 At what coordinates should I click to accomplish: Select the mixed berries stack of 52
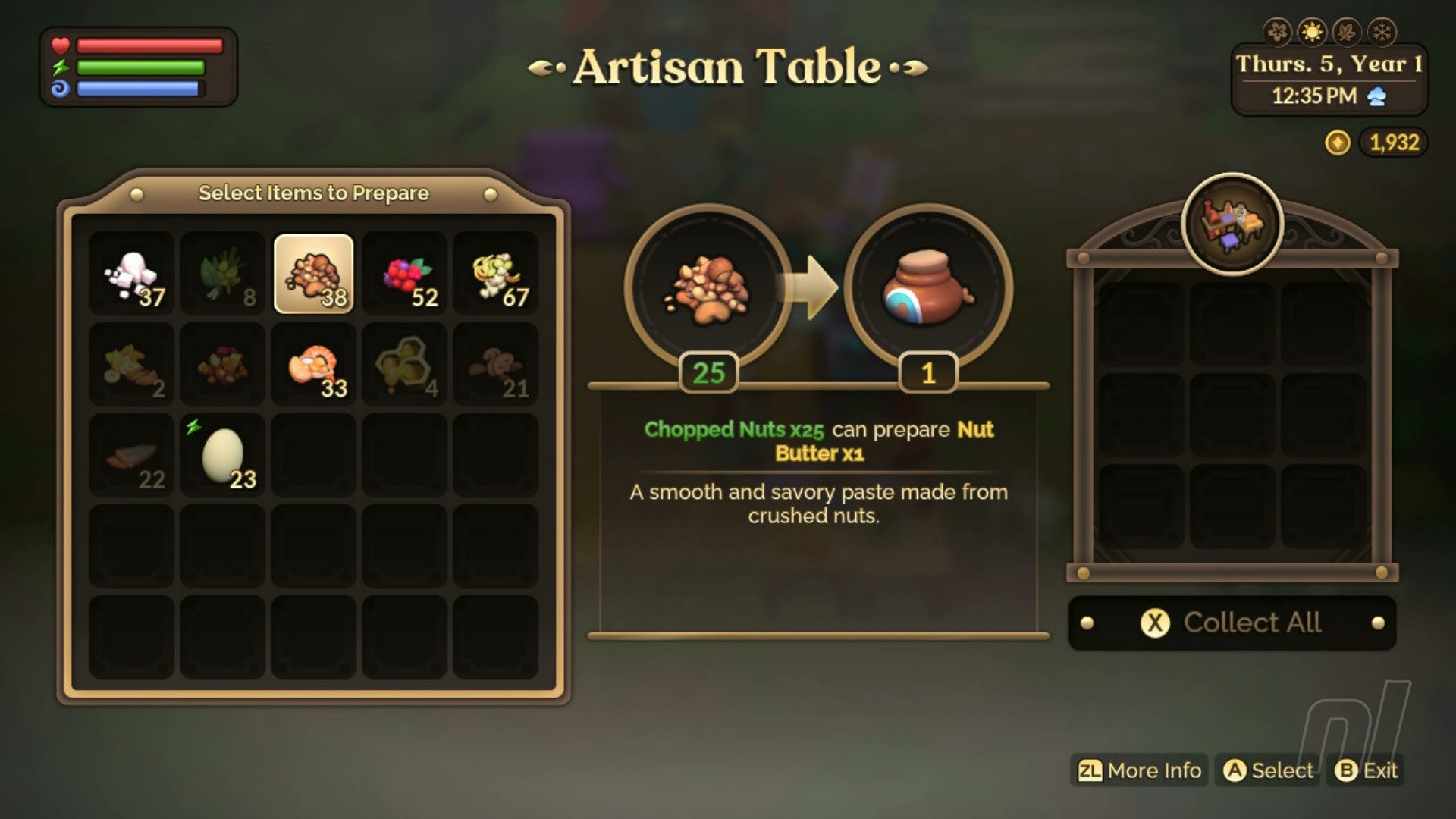tap(404, 274)
